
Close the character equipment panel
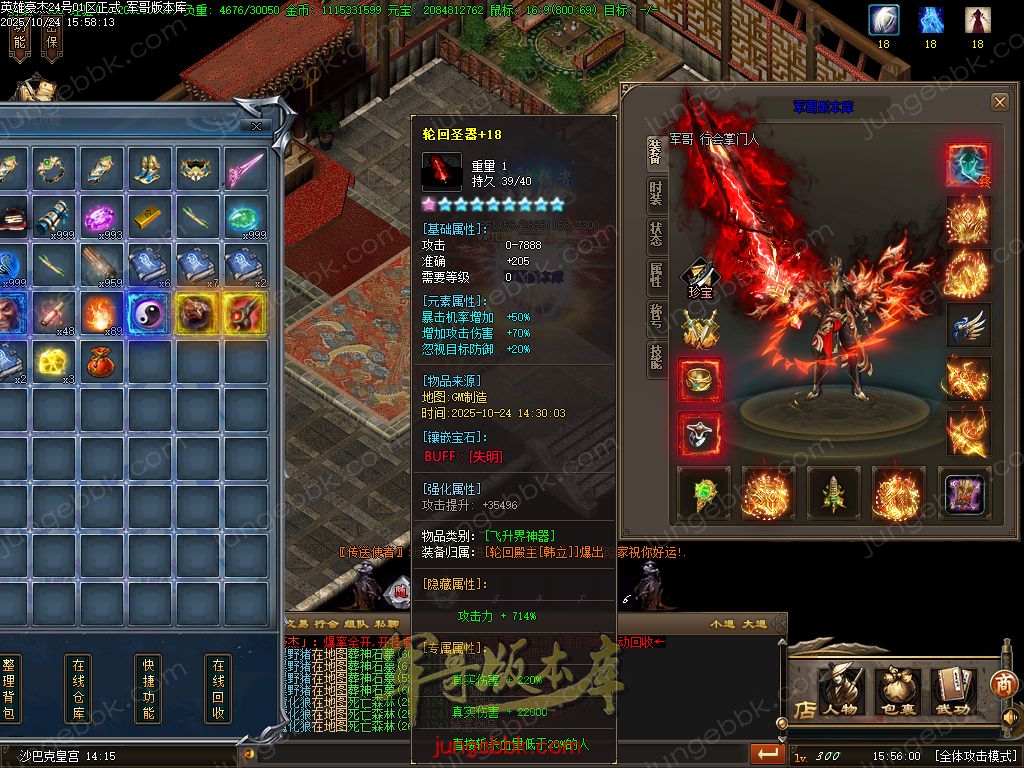pos(999,102)
